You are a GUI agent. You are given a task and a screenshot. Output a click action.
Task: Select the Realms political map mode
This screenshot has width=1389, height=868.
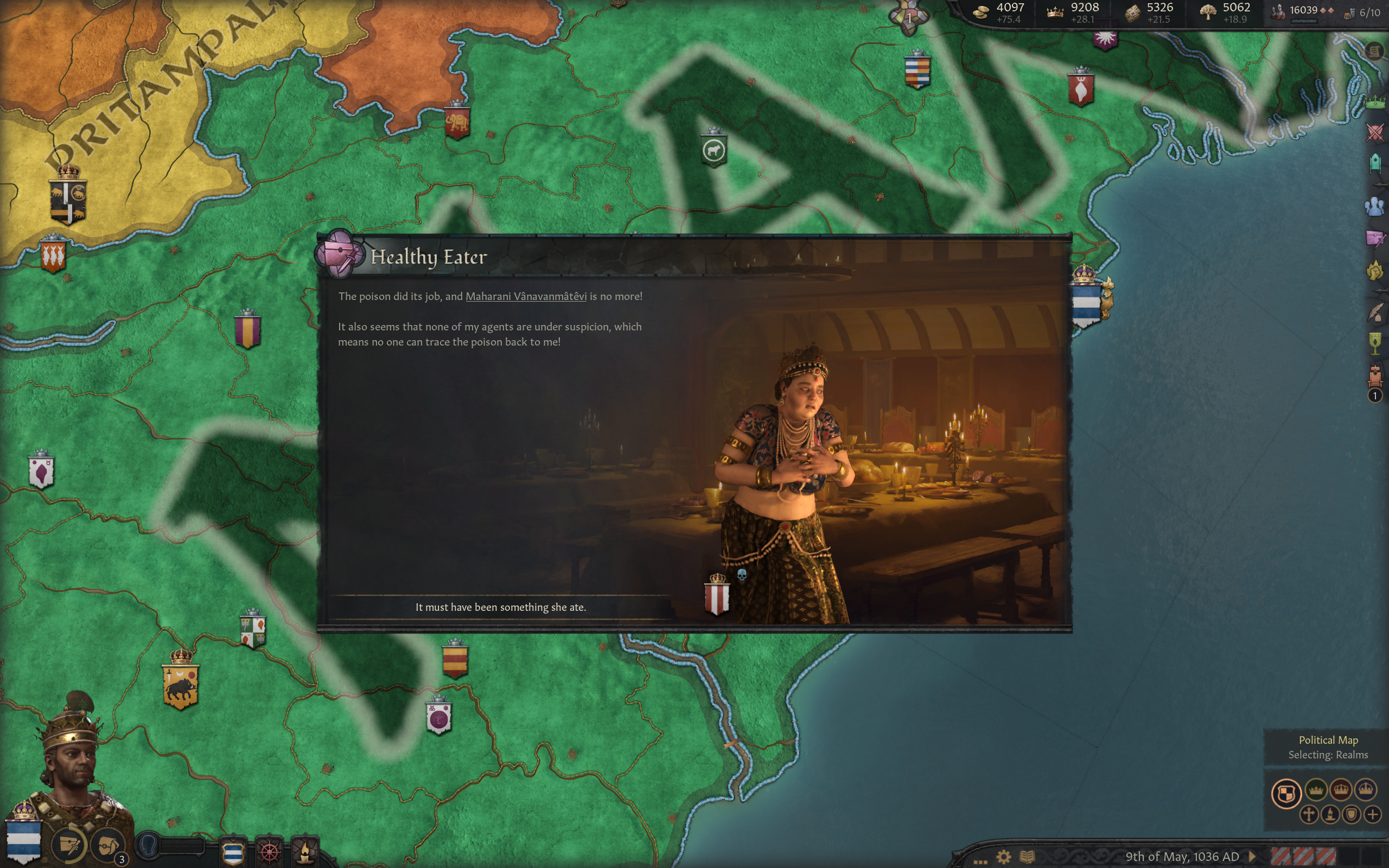(x=1286, y=794)
